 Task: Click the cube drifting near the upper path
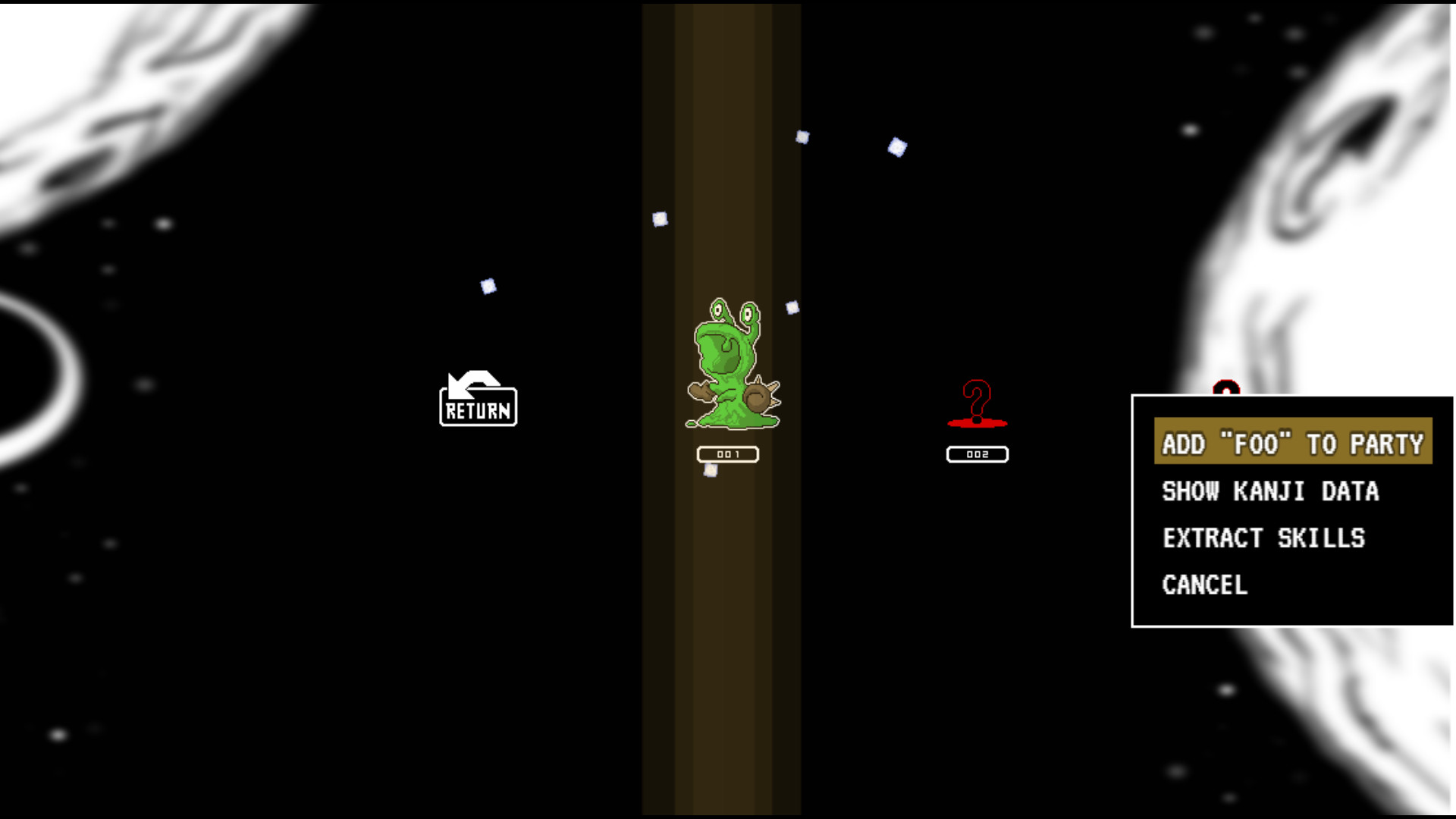coord(804,137)
